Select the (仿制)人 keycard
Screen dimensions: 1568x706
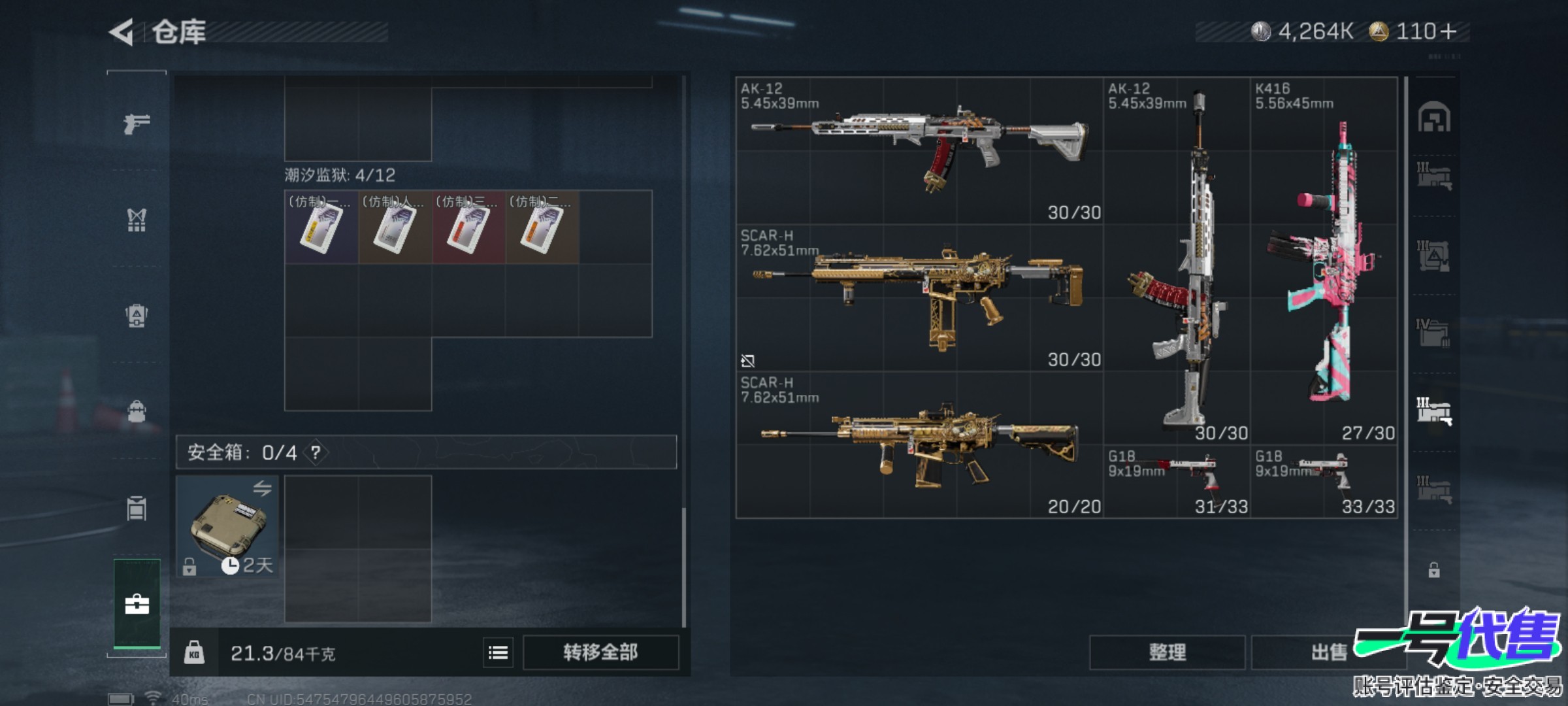coord(395,227)
